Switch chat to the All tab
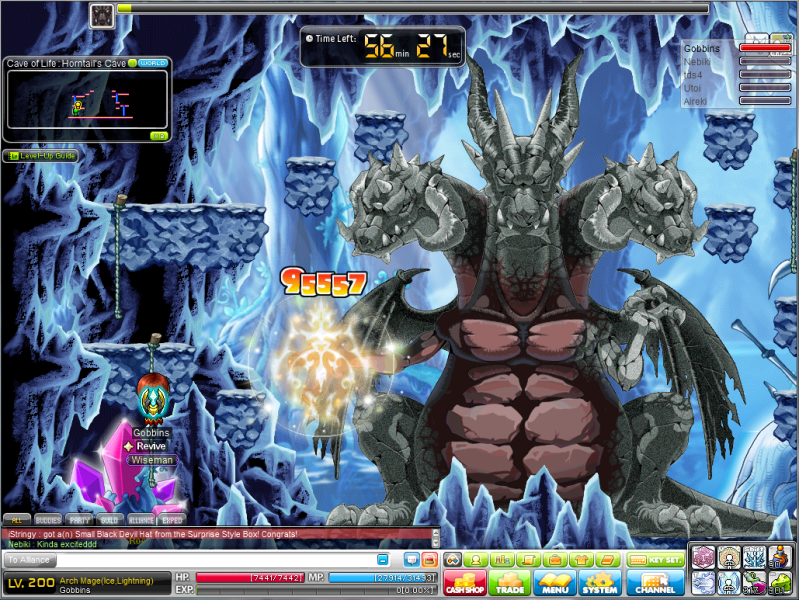Viewport: 799px width, 600px height. pyautogui.click(x=16, y=520)
